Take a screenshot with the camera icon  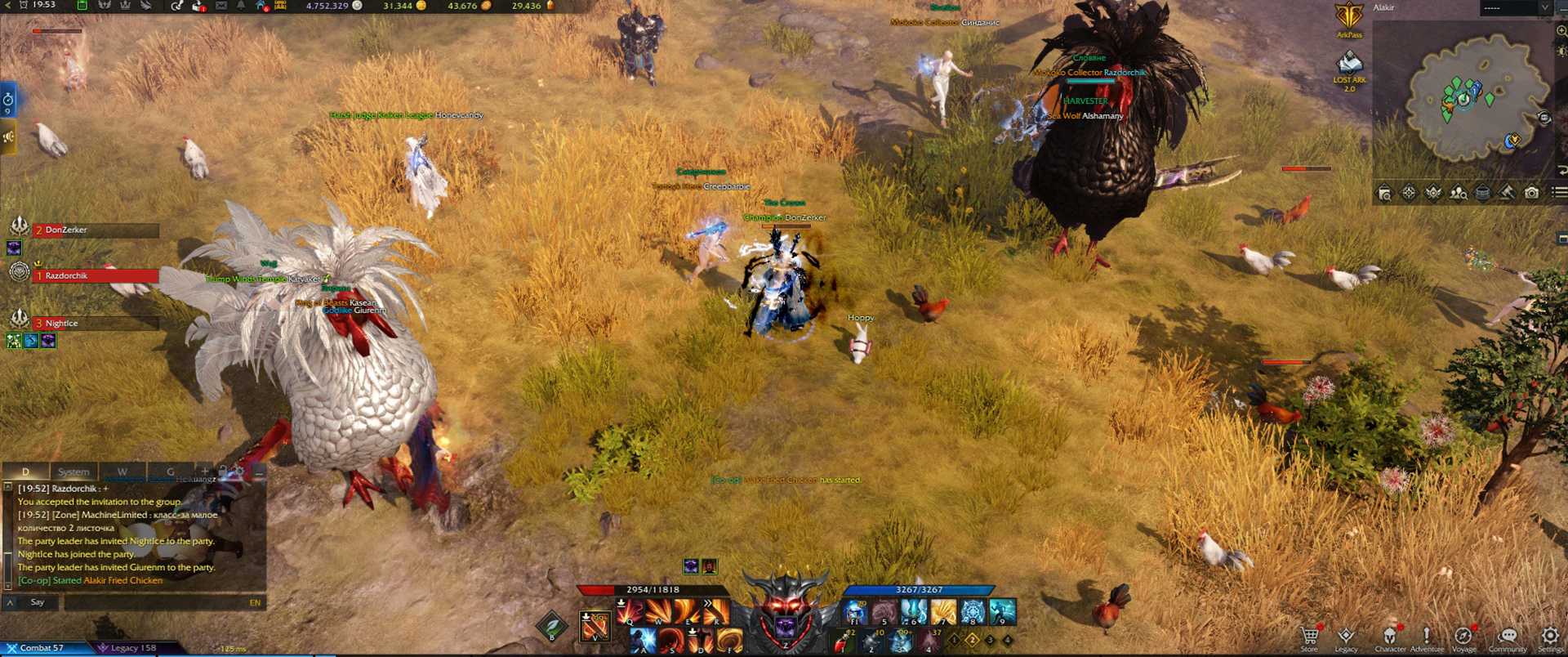point(1532,193)
